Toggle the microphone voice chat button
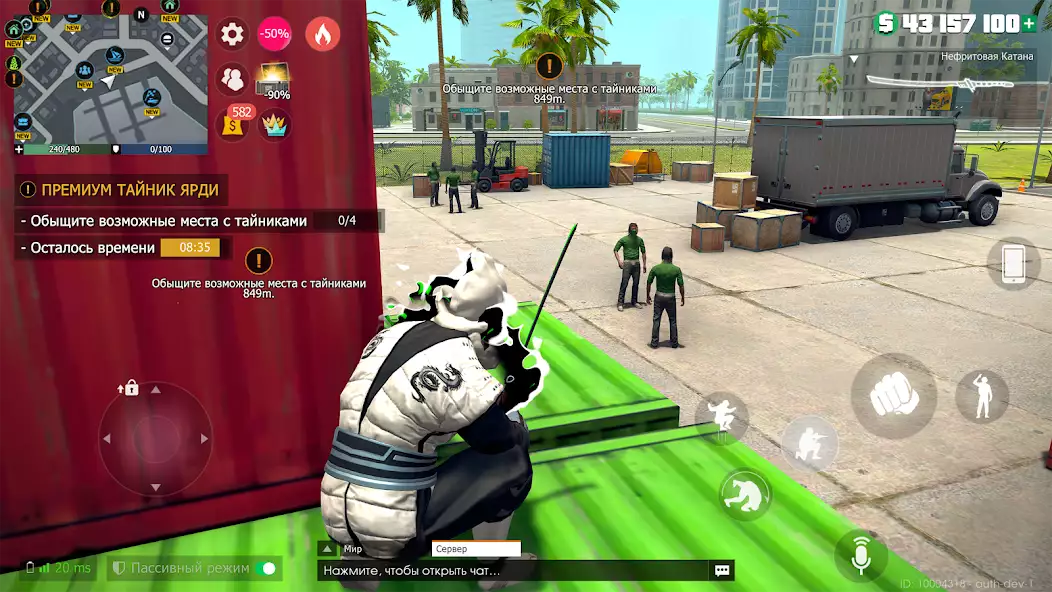This screenshot has width=1052, height=592. (x=861, y=557)
